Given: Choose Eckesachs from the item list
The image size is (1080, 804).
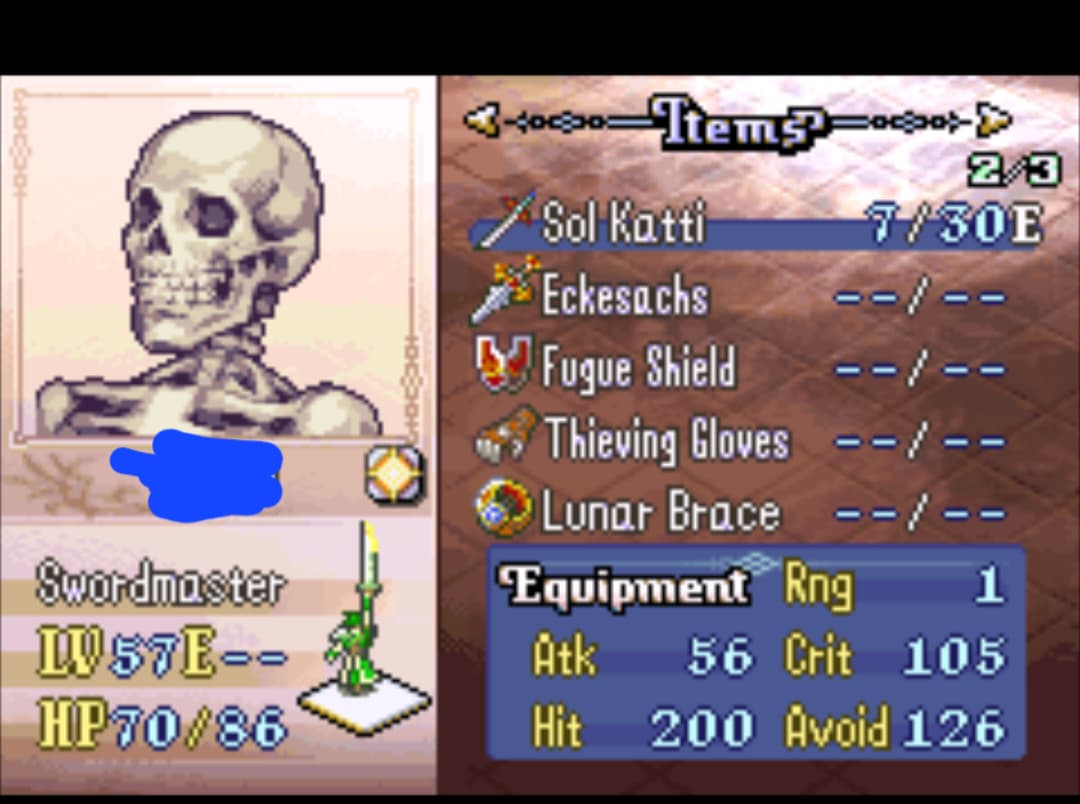Looking at the screenshot, I should coord(624,296).
